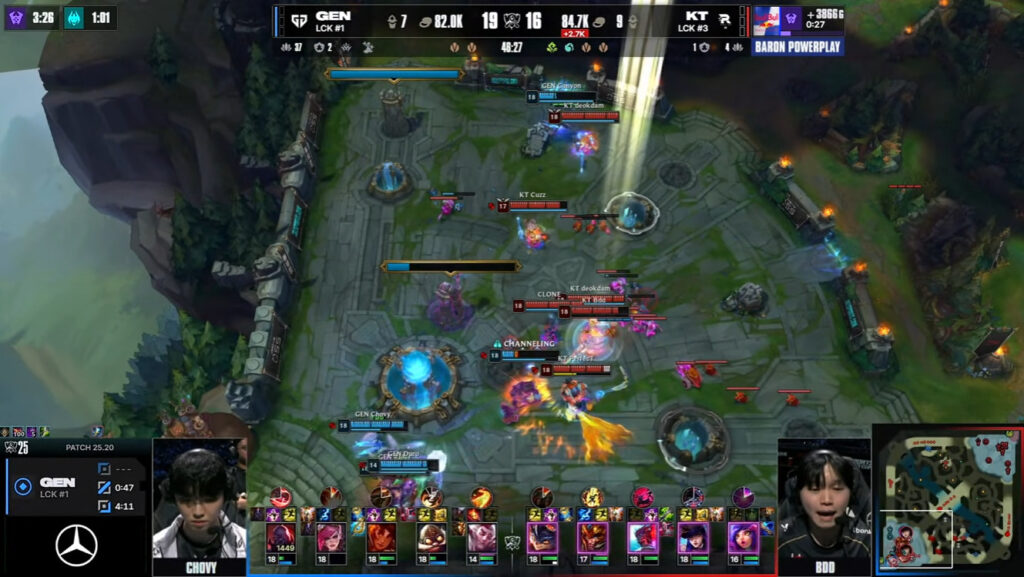Select the champion portrait showing 1449 gold

coord(280,538)
